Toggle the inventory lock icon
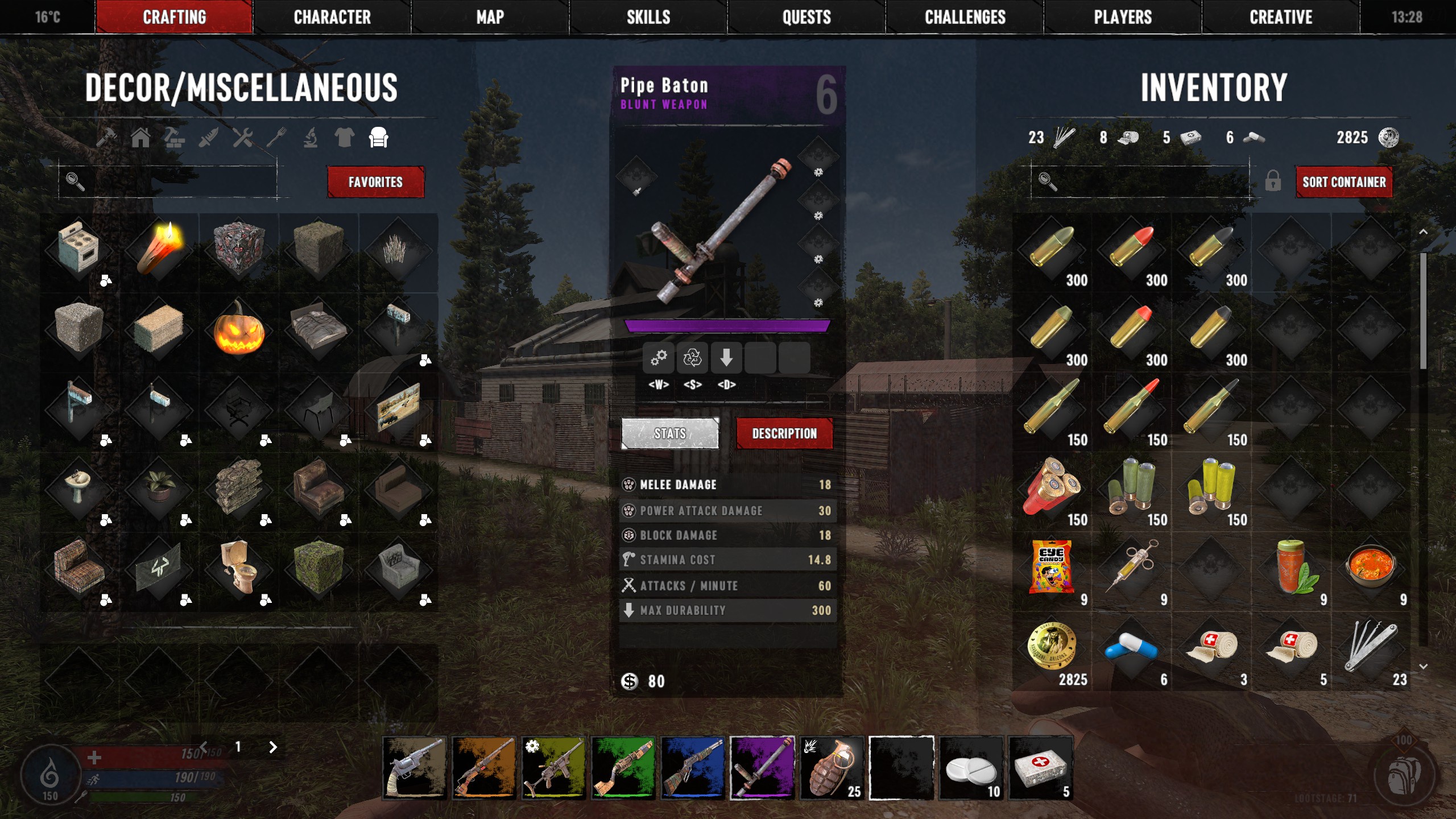The height and width of the screenshot is (819, 1456). [1273, 182]
